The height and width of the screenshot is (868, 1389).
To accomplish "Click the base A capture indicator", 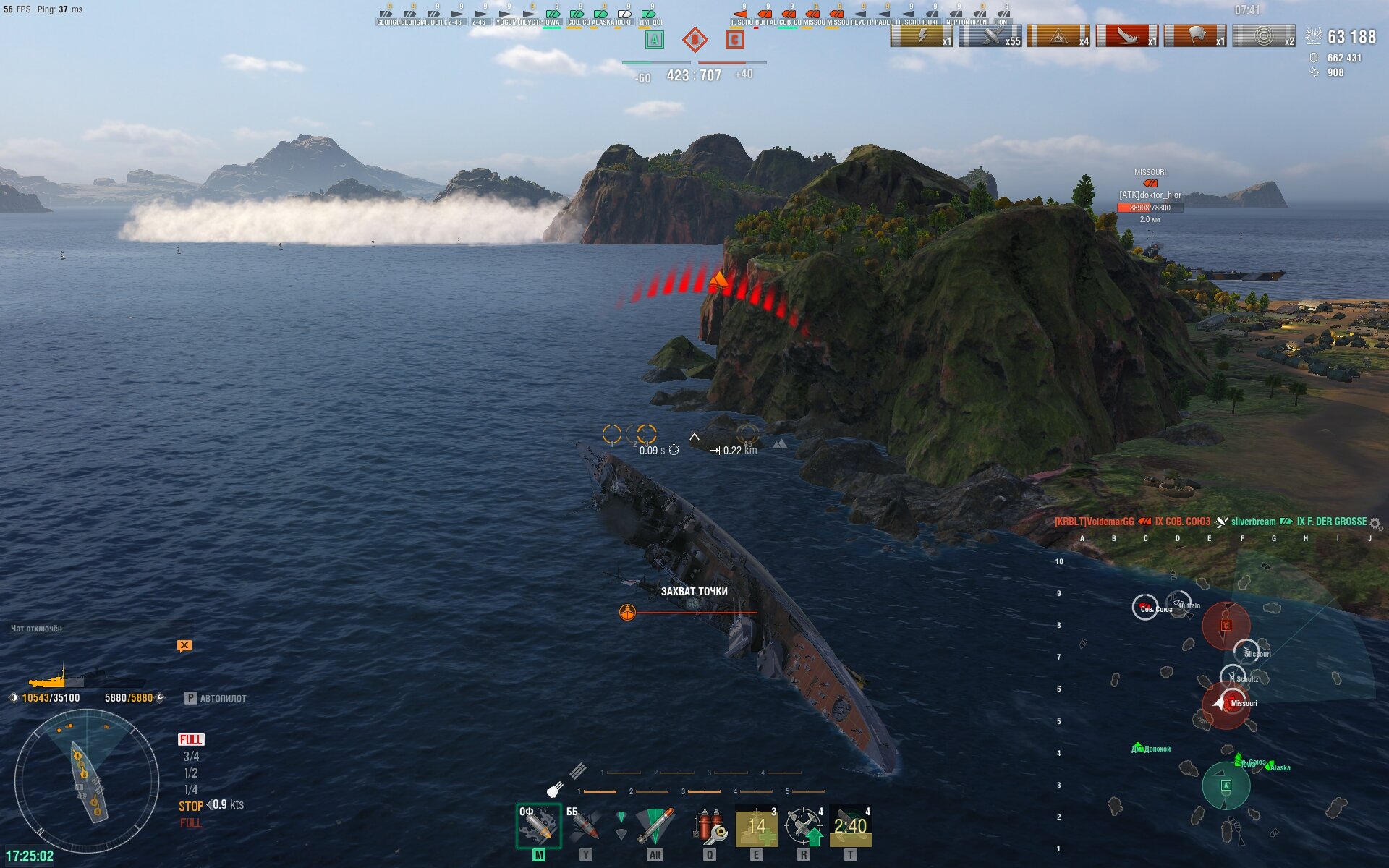I will (x=654, y=40).
